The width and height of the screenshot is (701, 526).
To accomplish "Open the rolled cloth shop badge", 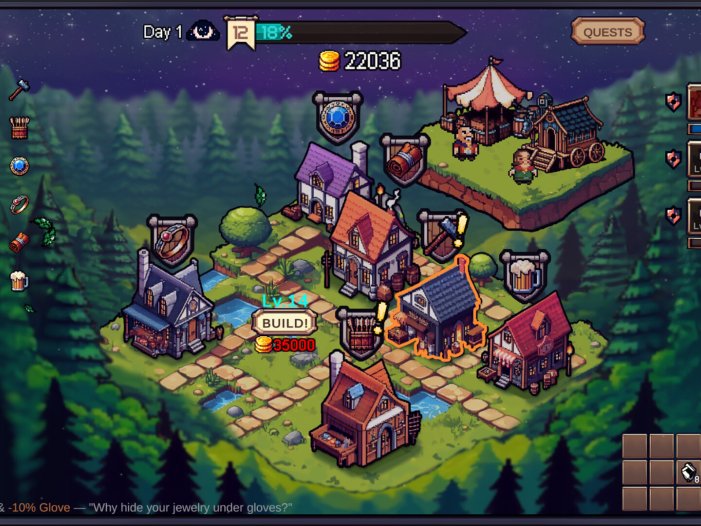I will 405,157.
